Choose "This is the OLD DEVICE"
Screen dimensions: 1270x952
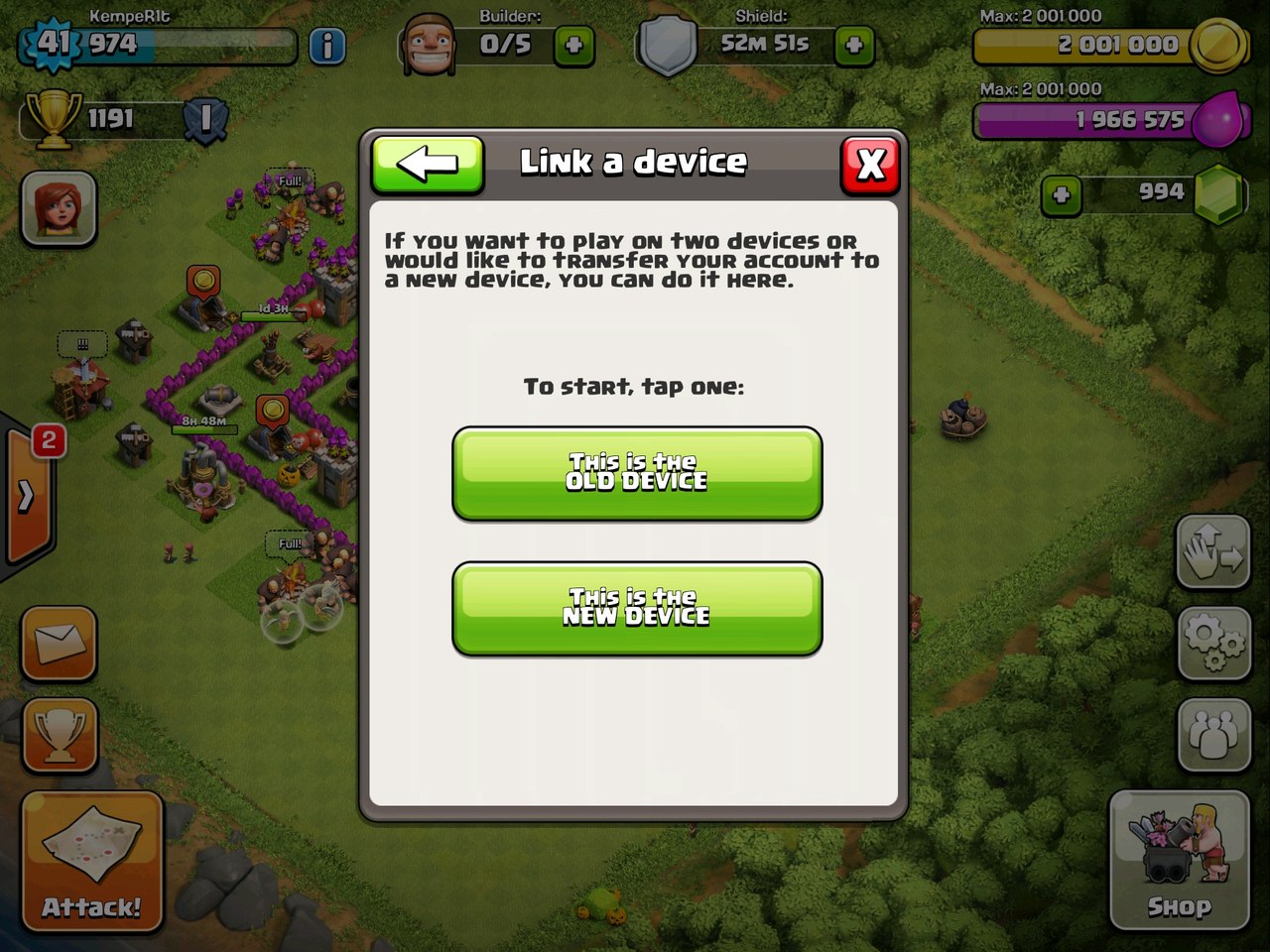point(636,473)
